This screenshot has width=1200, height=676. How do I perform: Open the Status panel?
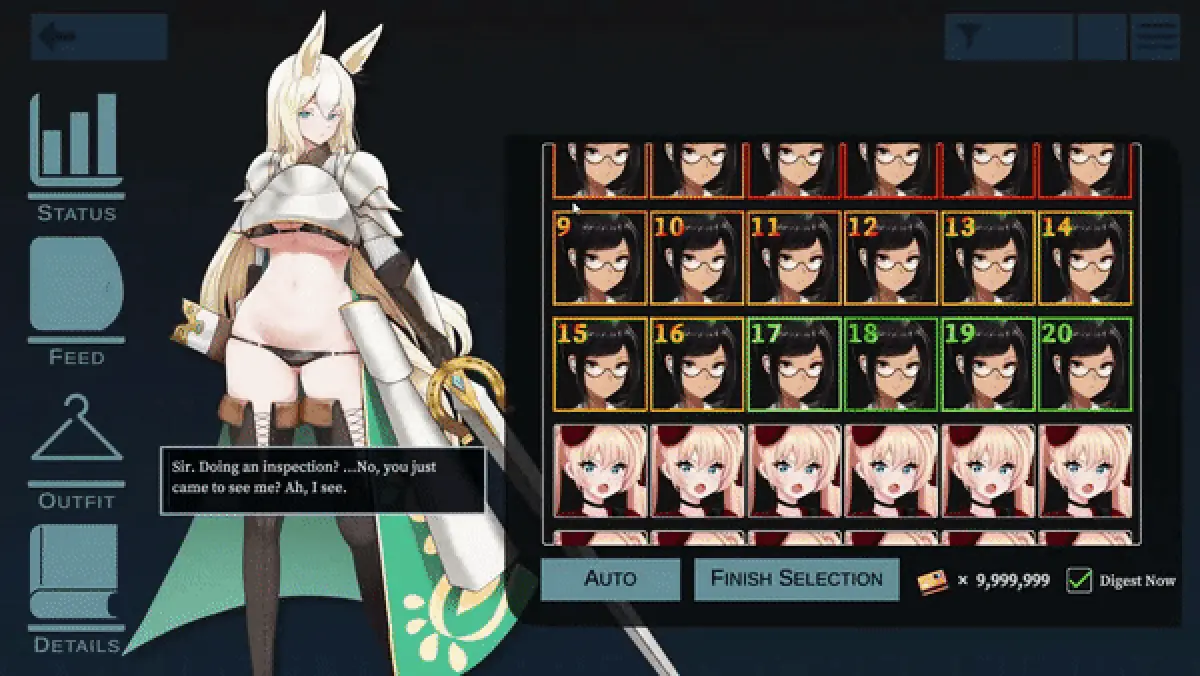pyautogui.click(x=76, y=157)
